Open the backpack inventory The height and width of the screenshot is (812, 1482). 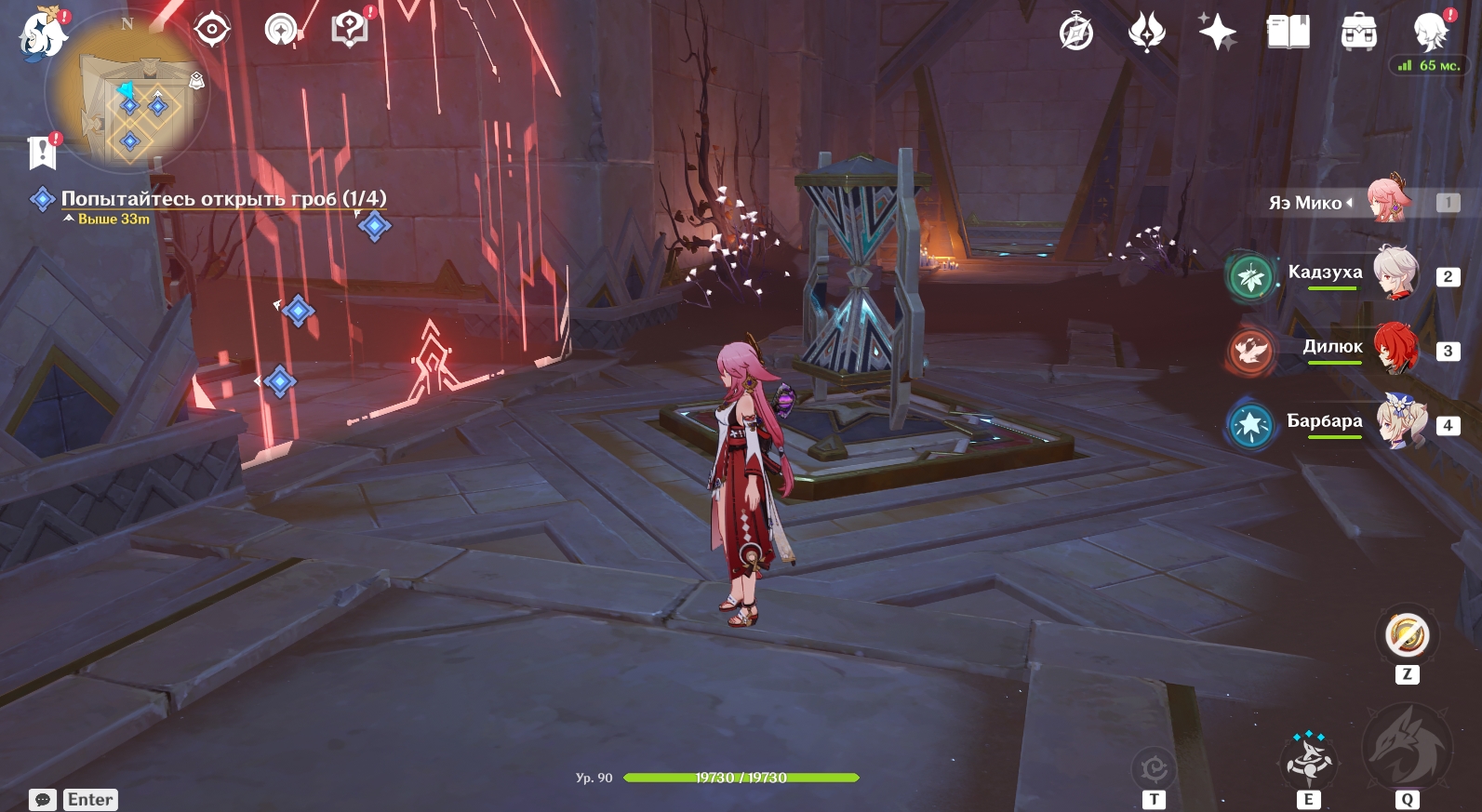coord(1358,33)
